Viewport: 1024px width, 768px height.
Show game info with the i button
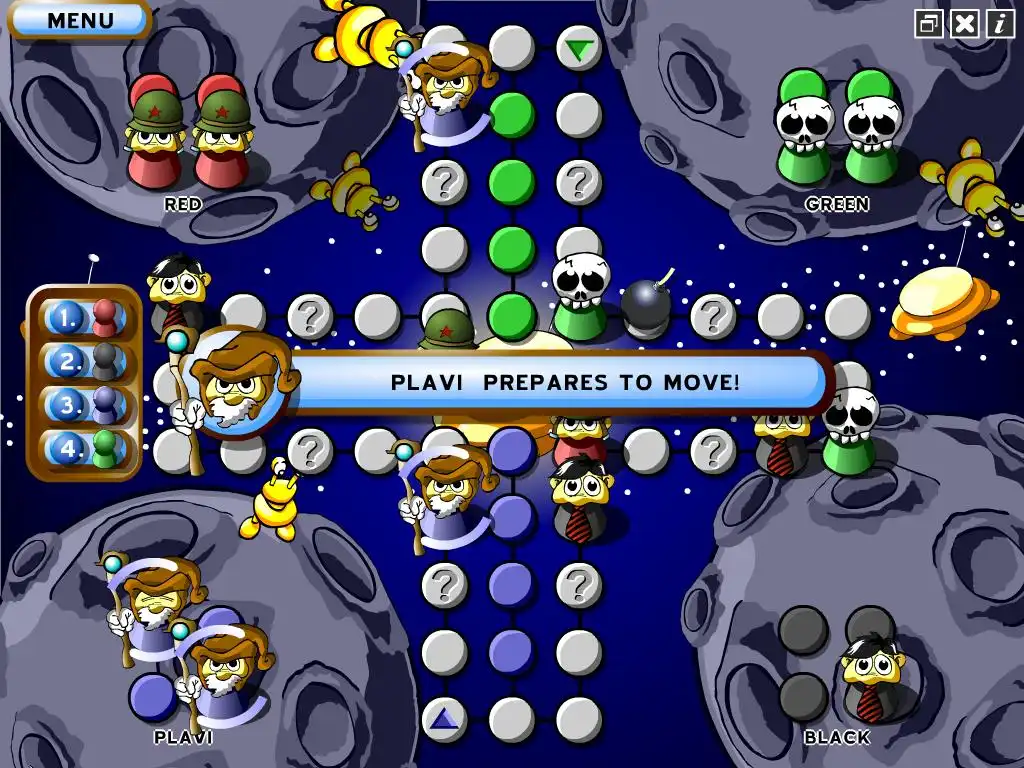[1000, 23]
